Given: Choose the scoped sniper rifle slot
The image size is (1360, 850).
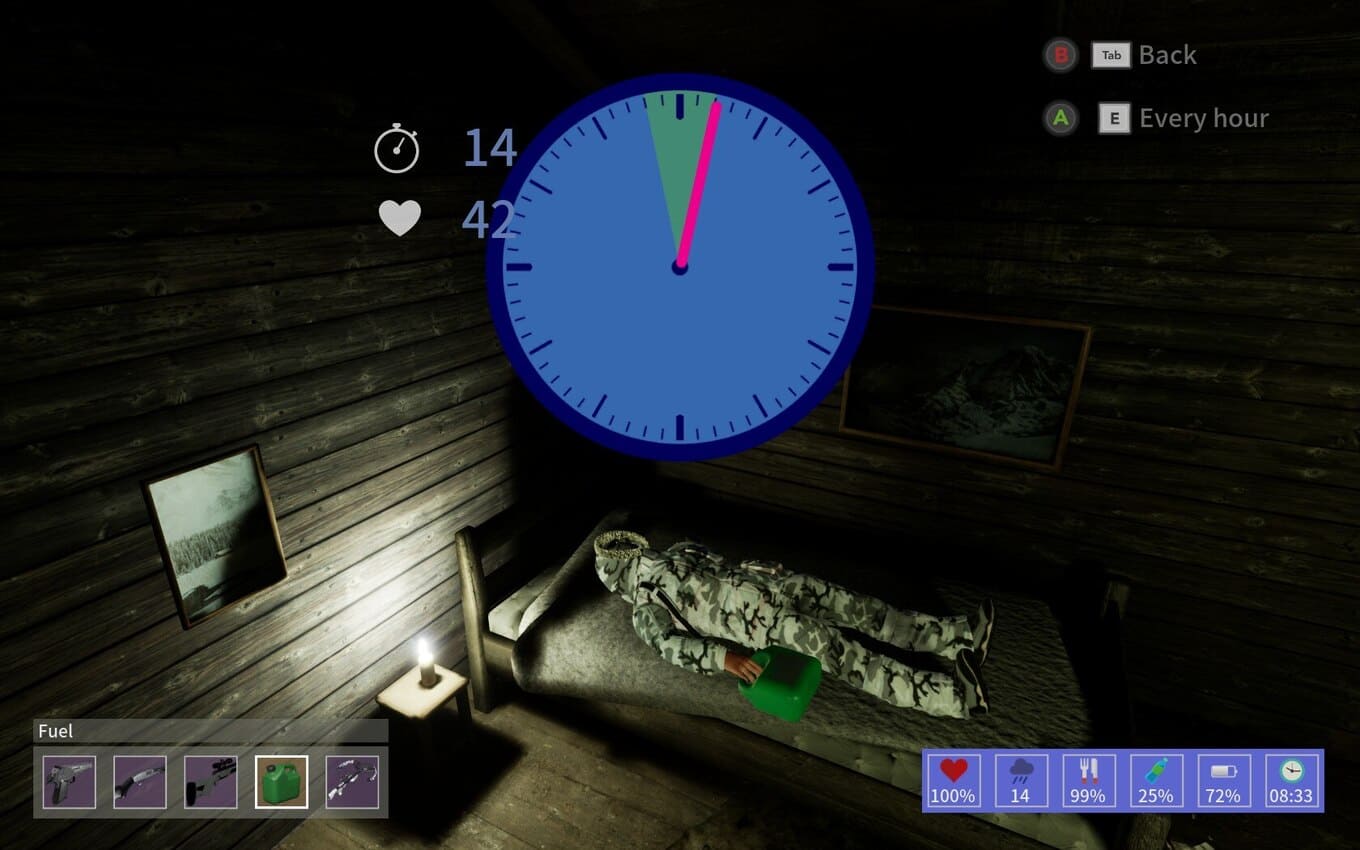Looking at the screenshot, I should point(211,782).
